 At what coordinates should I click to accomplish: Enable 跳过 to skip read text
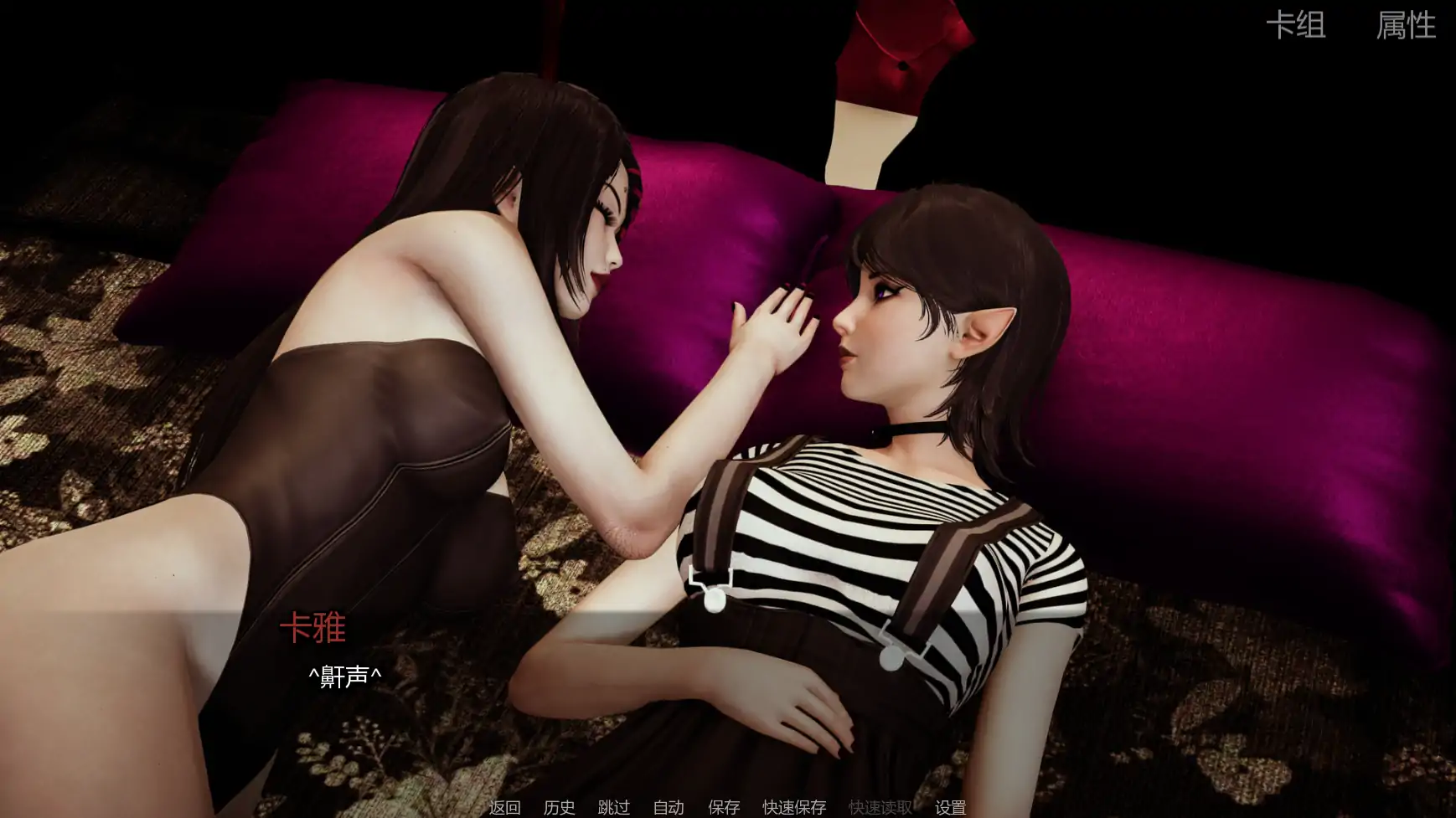tap(614, 807)
